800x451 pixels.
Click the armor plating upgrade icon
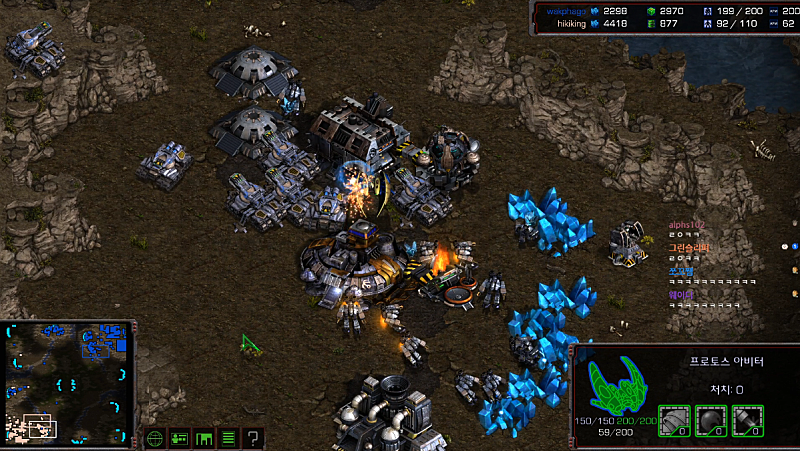coord(674,421)
